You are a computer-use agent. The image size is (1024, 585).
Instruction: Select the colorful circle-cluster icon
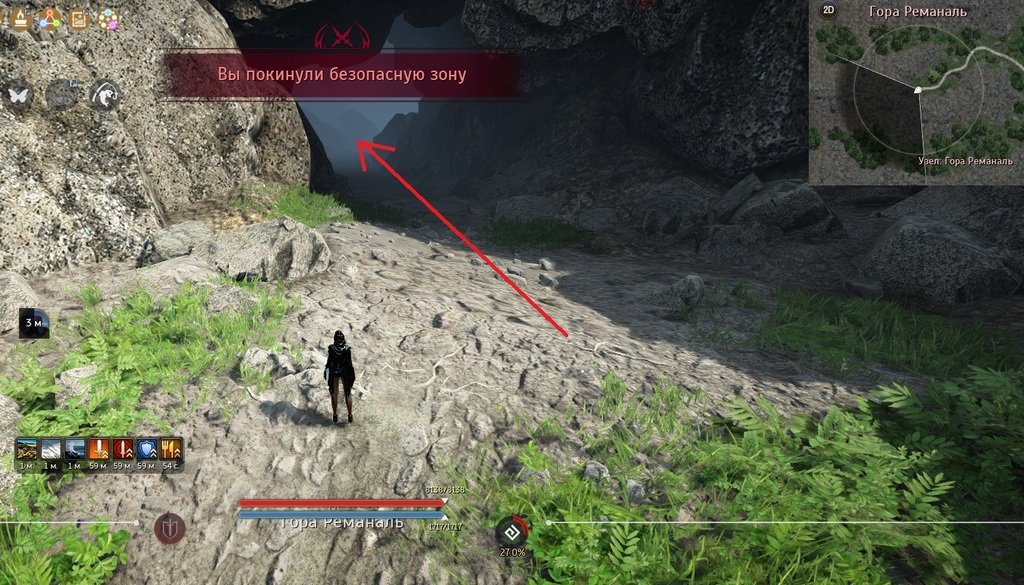(x=106, y=19)
